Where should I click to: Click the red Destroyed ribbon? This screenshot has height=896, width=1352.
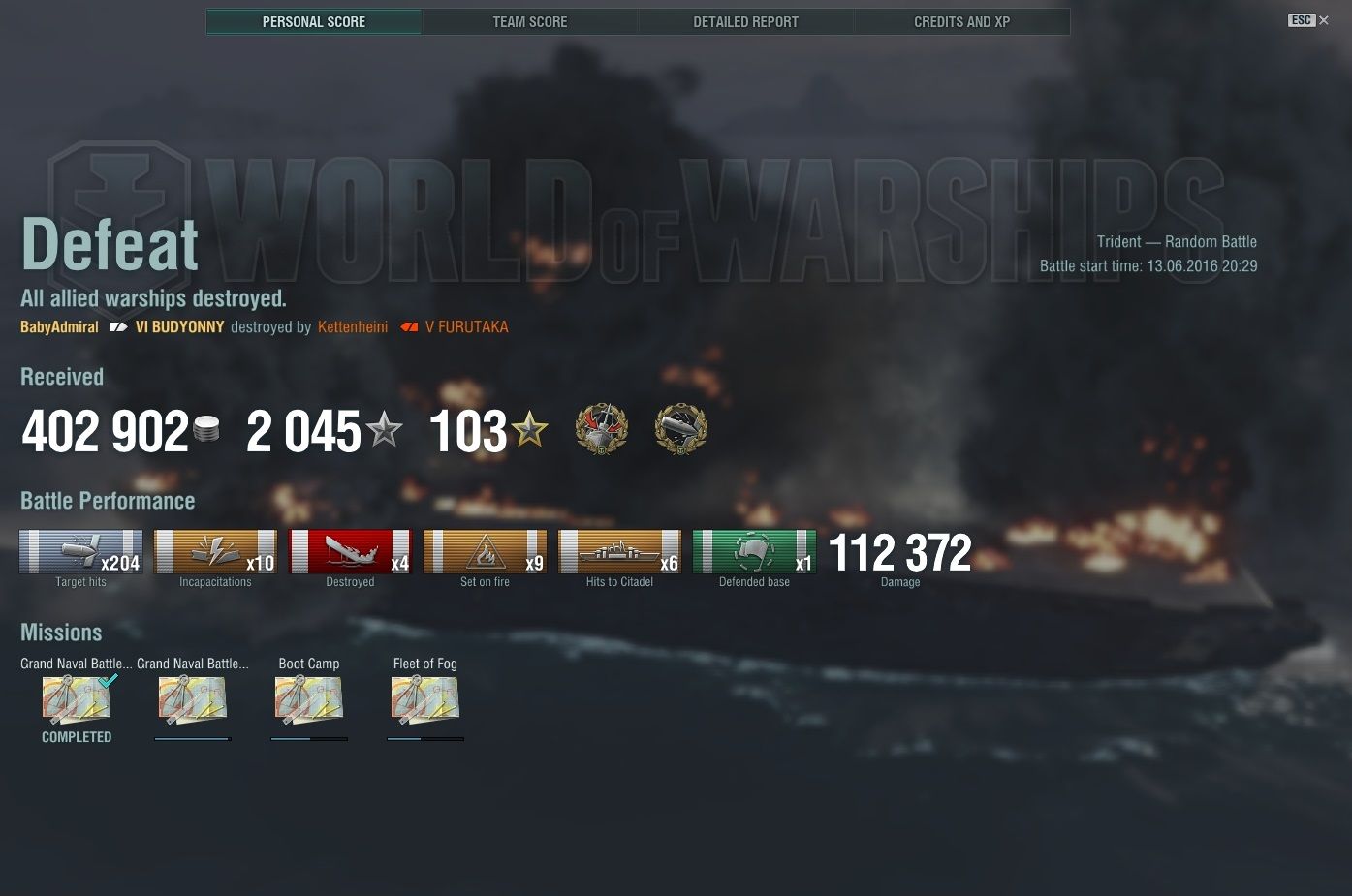point(350,552)
